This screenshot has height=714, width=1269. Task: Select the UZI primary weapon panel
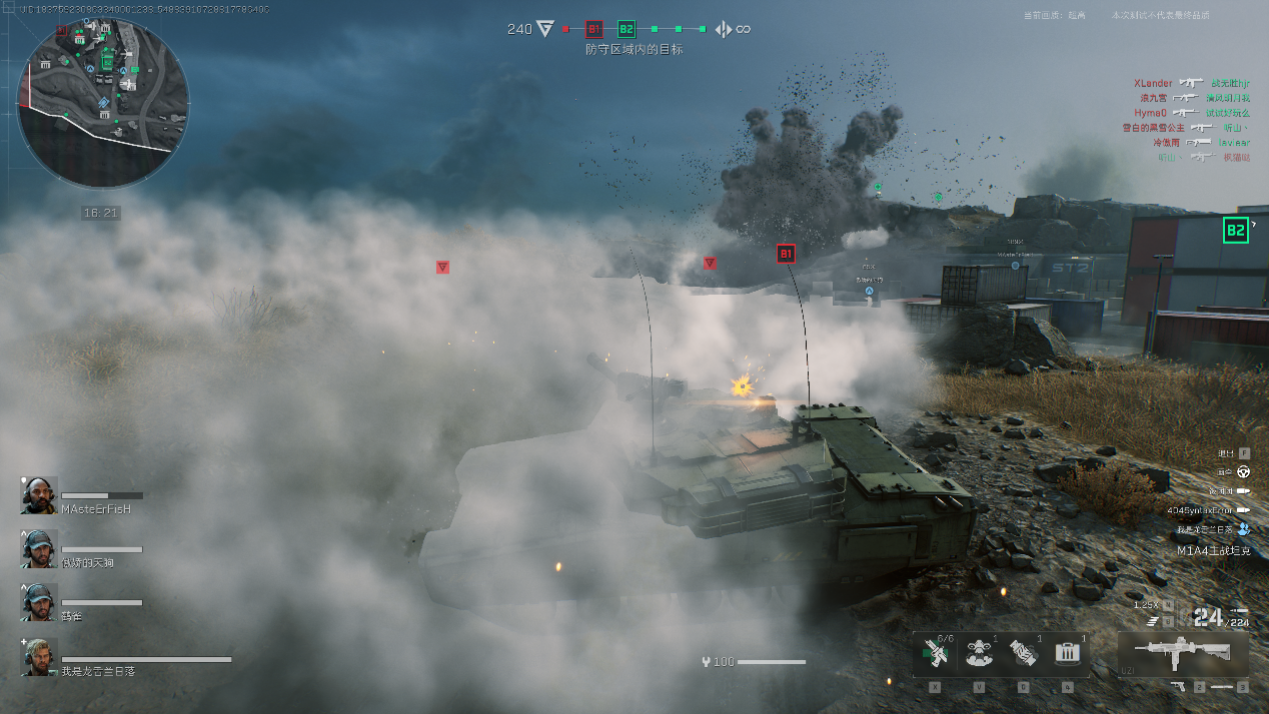click(x=1182, y=653)
